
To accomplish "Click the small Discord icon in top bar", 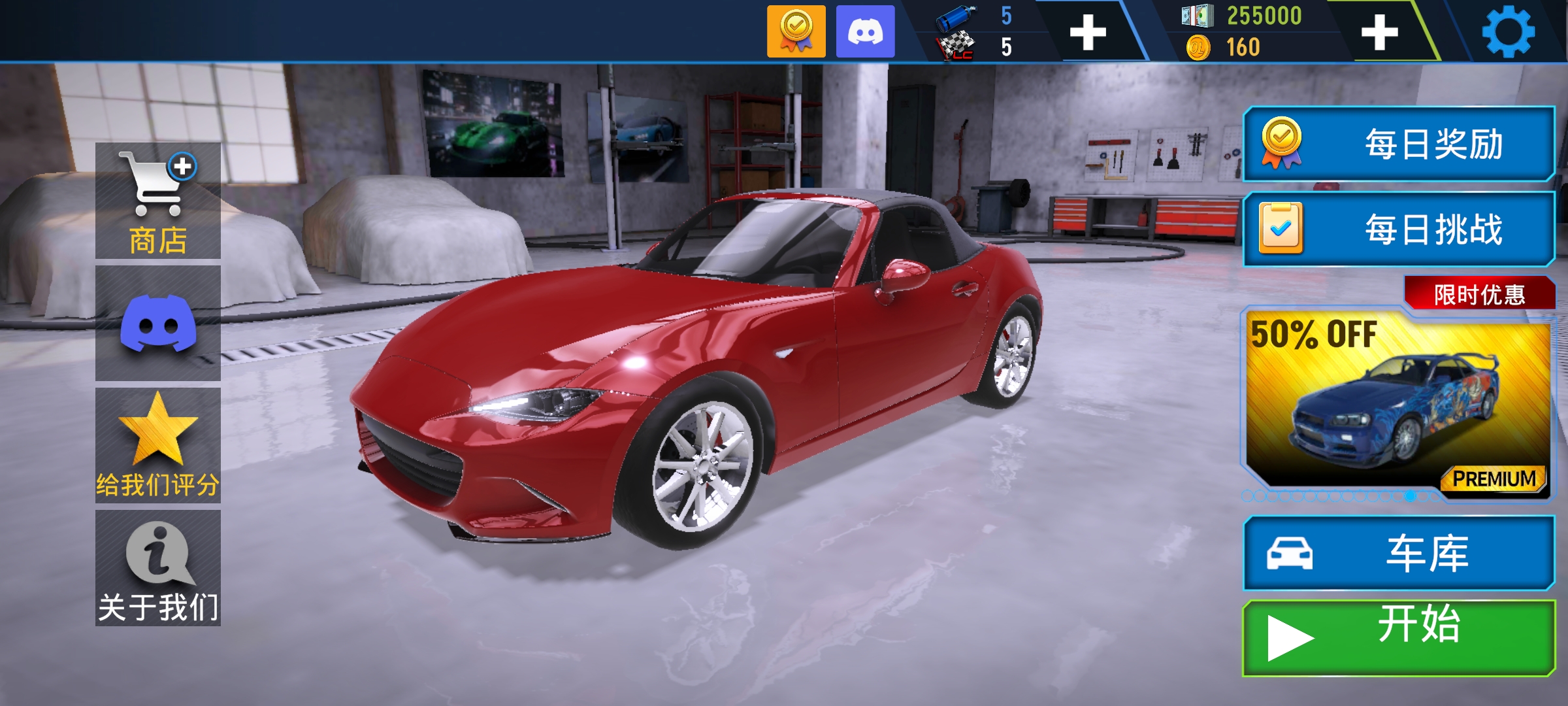I will point(865,31).
